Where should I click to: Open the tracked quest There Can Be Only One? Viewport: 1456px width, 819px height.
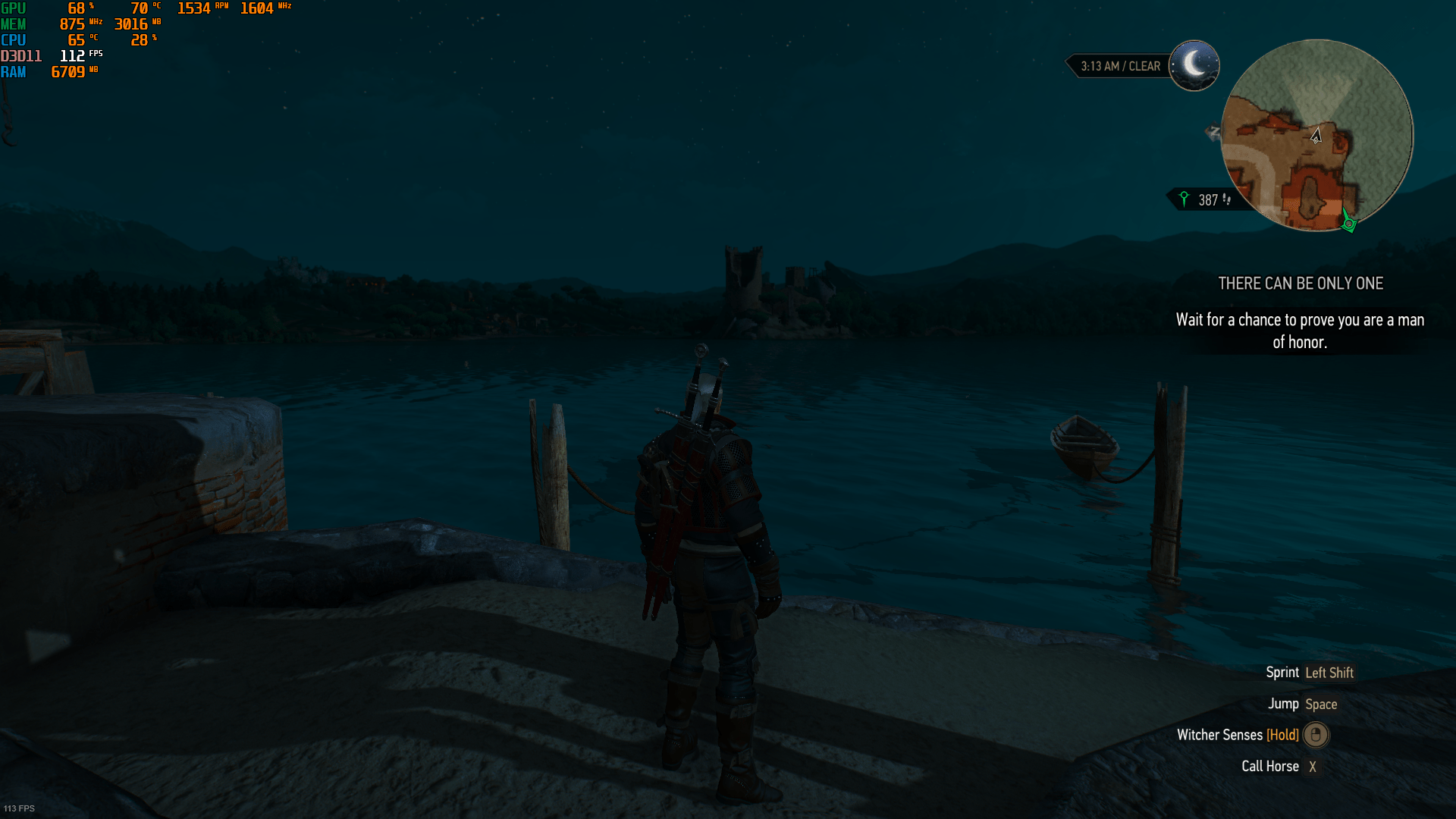tap(1300, 284)
